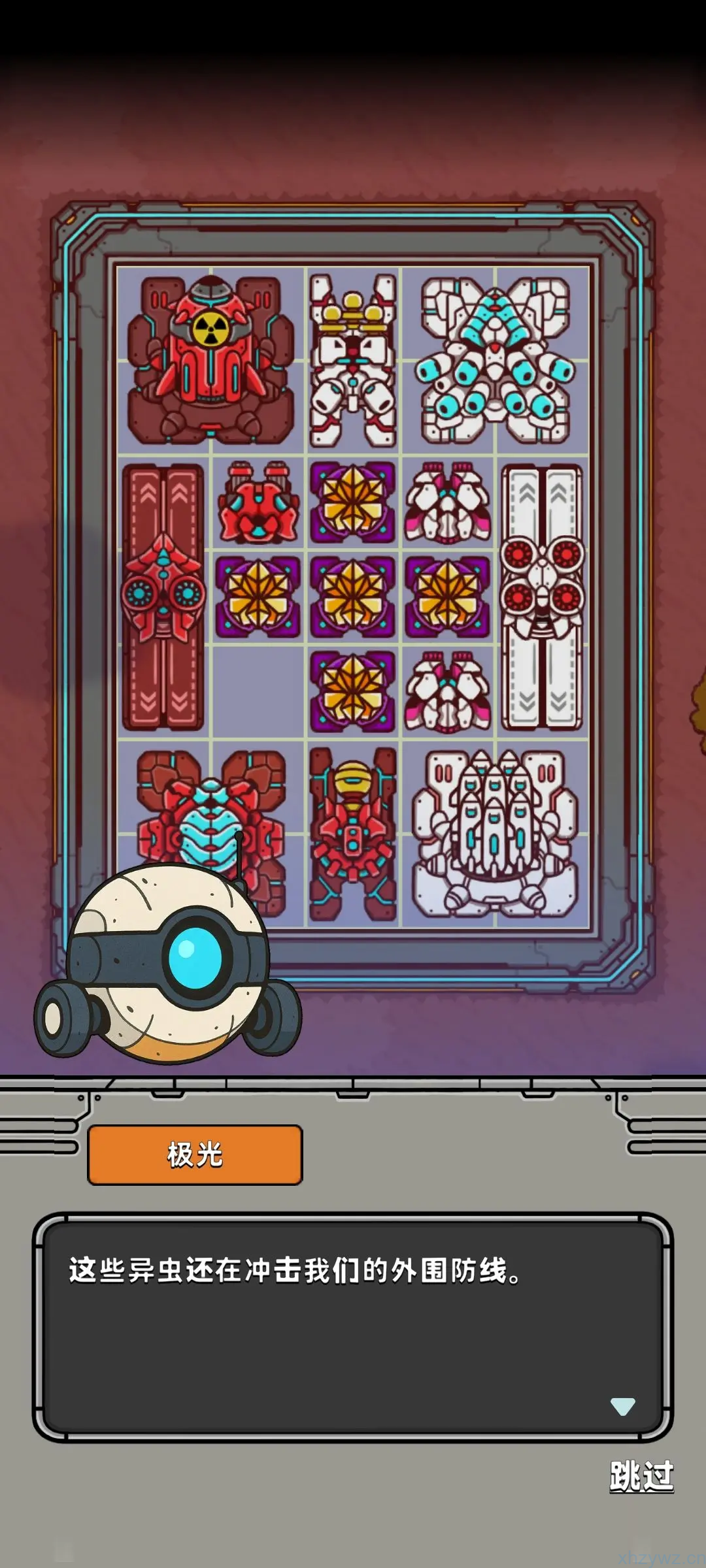Select the red radiation-symbol mech tile

pyautogui.click(x=210, y=361)
